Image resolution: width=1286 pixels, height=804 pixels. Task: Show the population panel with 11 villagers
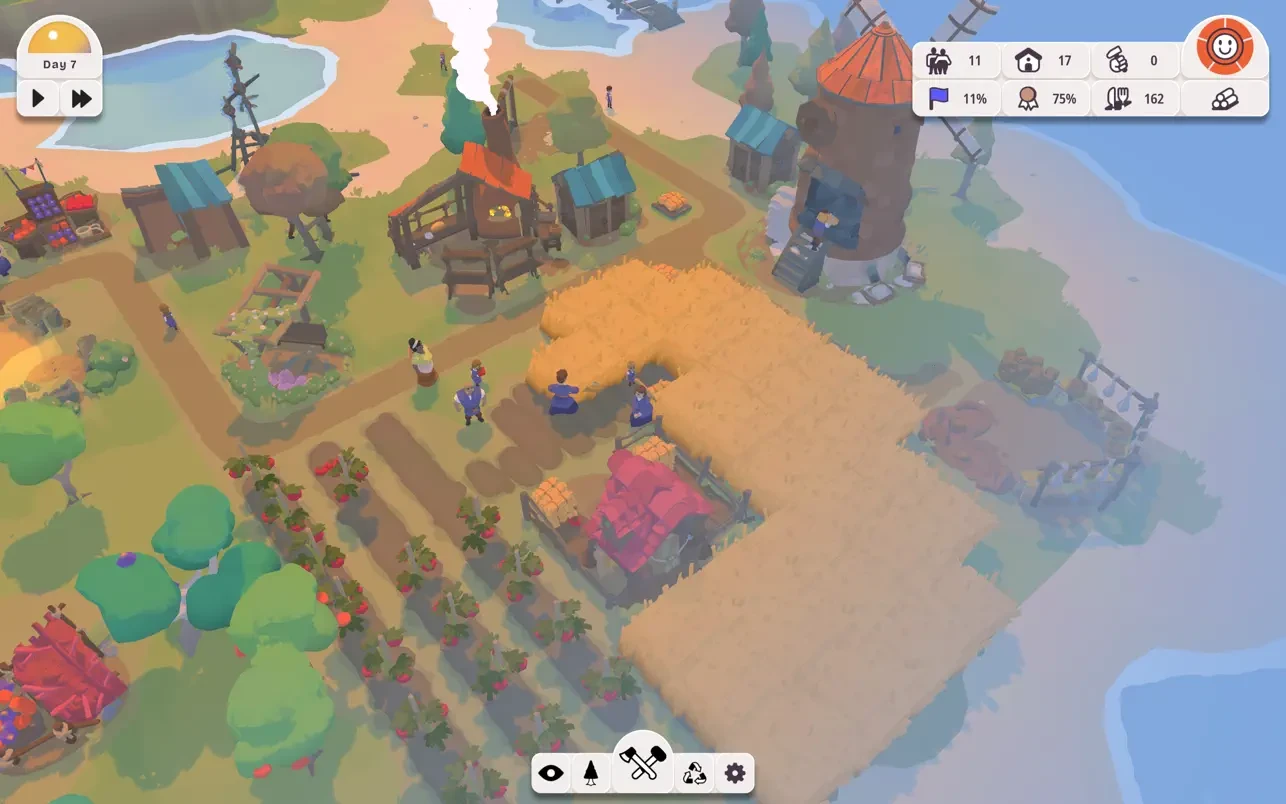(956, 61)
